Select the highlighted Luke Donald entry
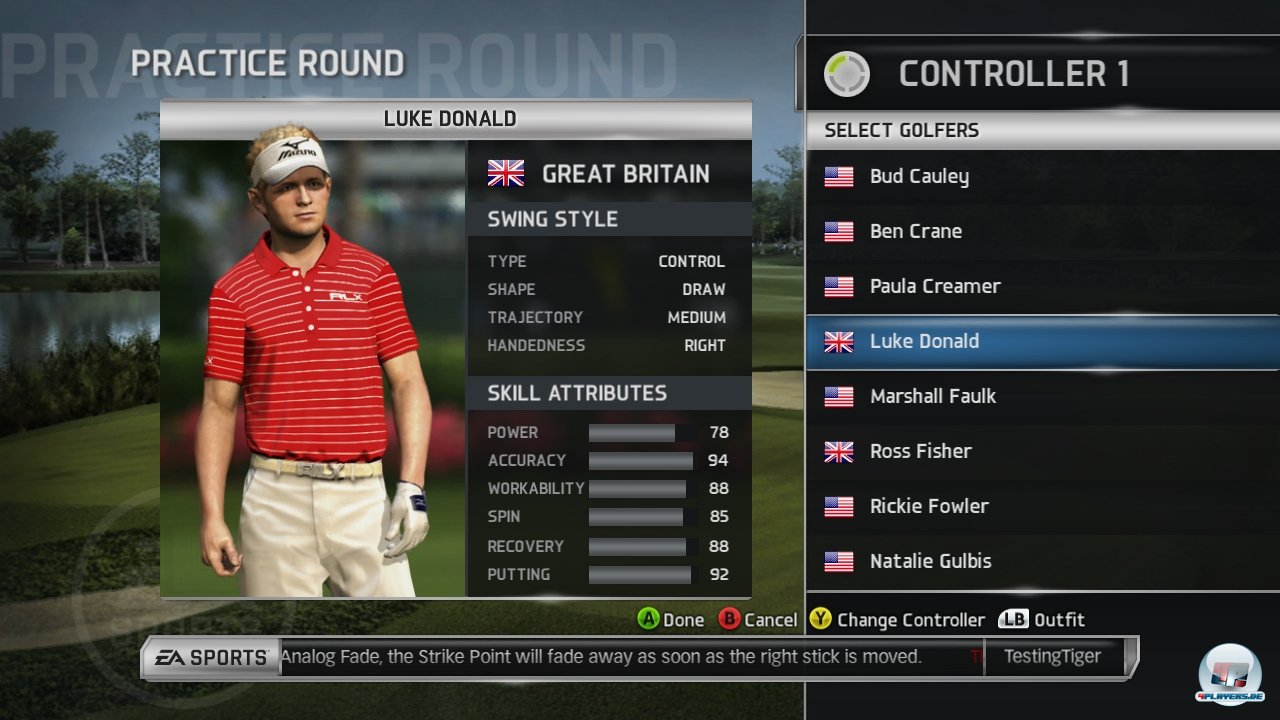Screen dimensions: 1280x720 (924, 342)
